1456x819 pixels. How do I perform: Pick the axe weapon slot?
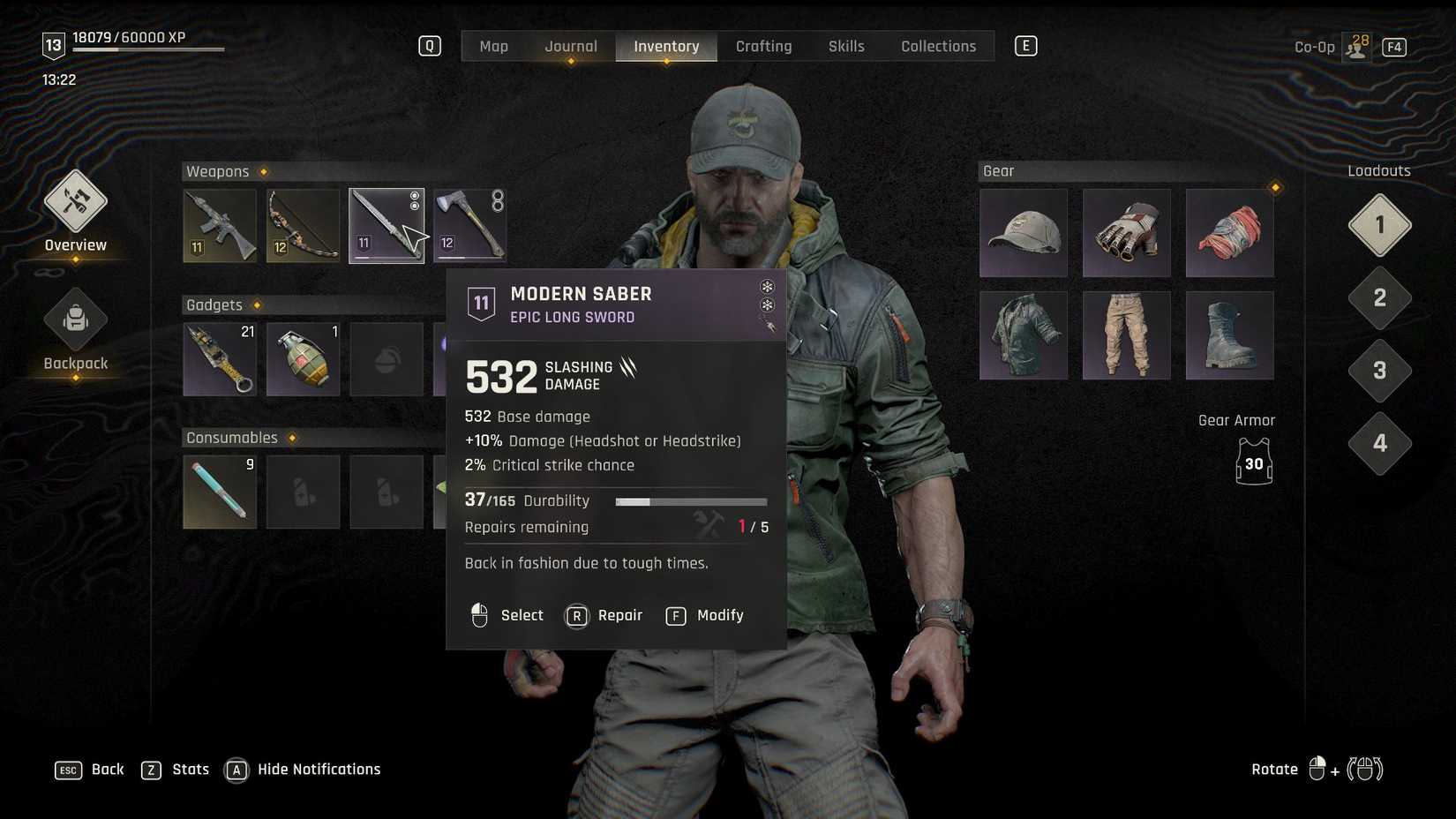click(470, 226)
